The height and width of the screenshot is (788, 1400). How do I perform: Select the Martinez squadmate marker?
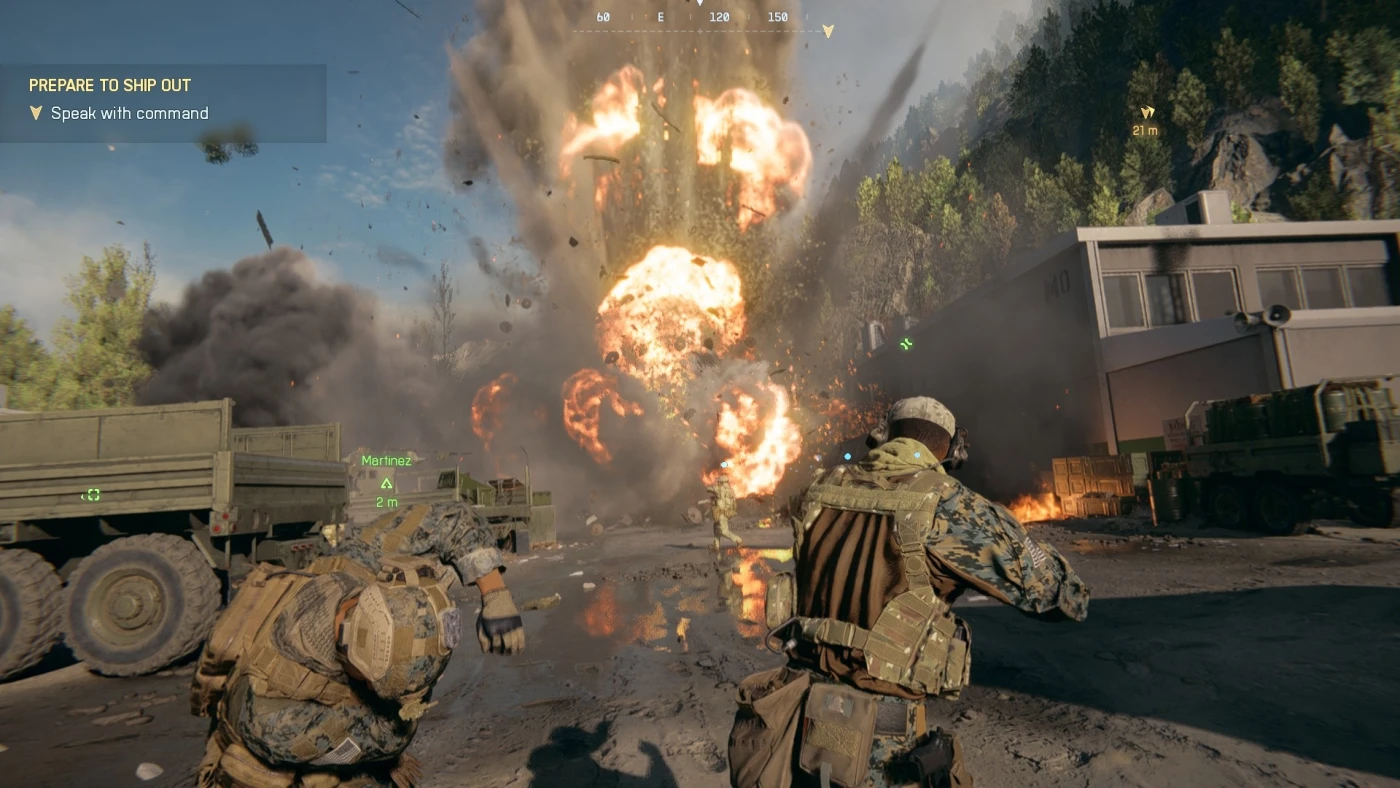386,482
